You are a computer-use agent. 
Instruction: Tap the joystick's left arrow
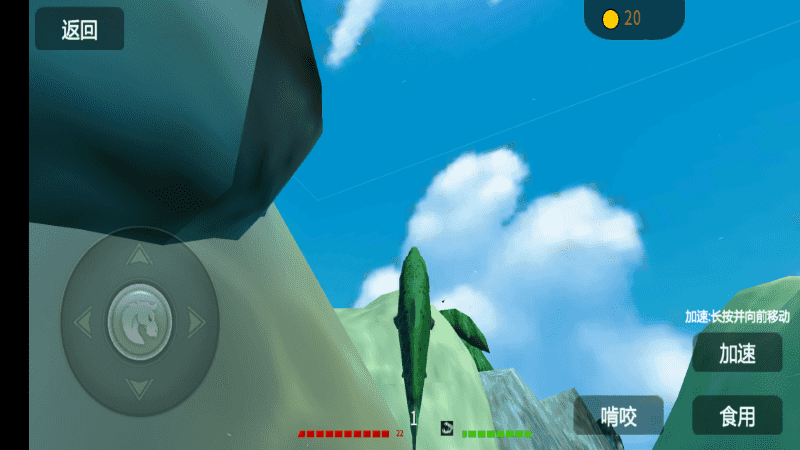click(83, 322)
